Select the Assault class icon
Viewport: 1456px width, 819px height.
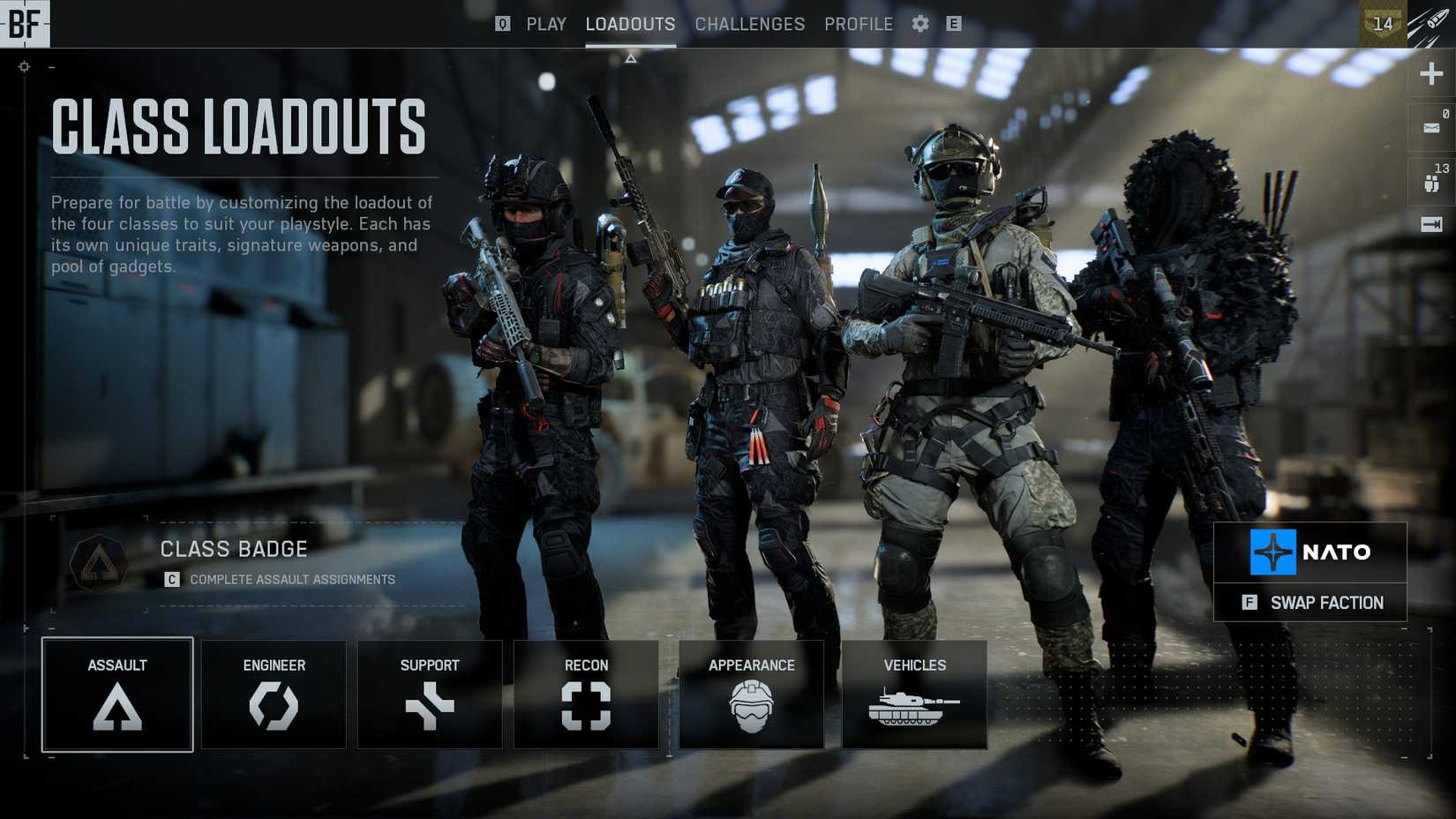tap(116, 706)
